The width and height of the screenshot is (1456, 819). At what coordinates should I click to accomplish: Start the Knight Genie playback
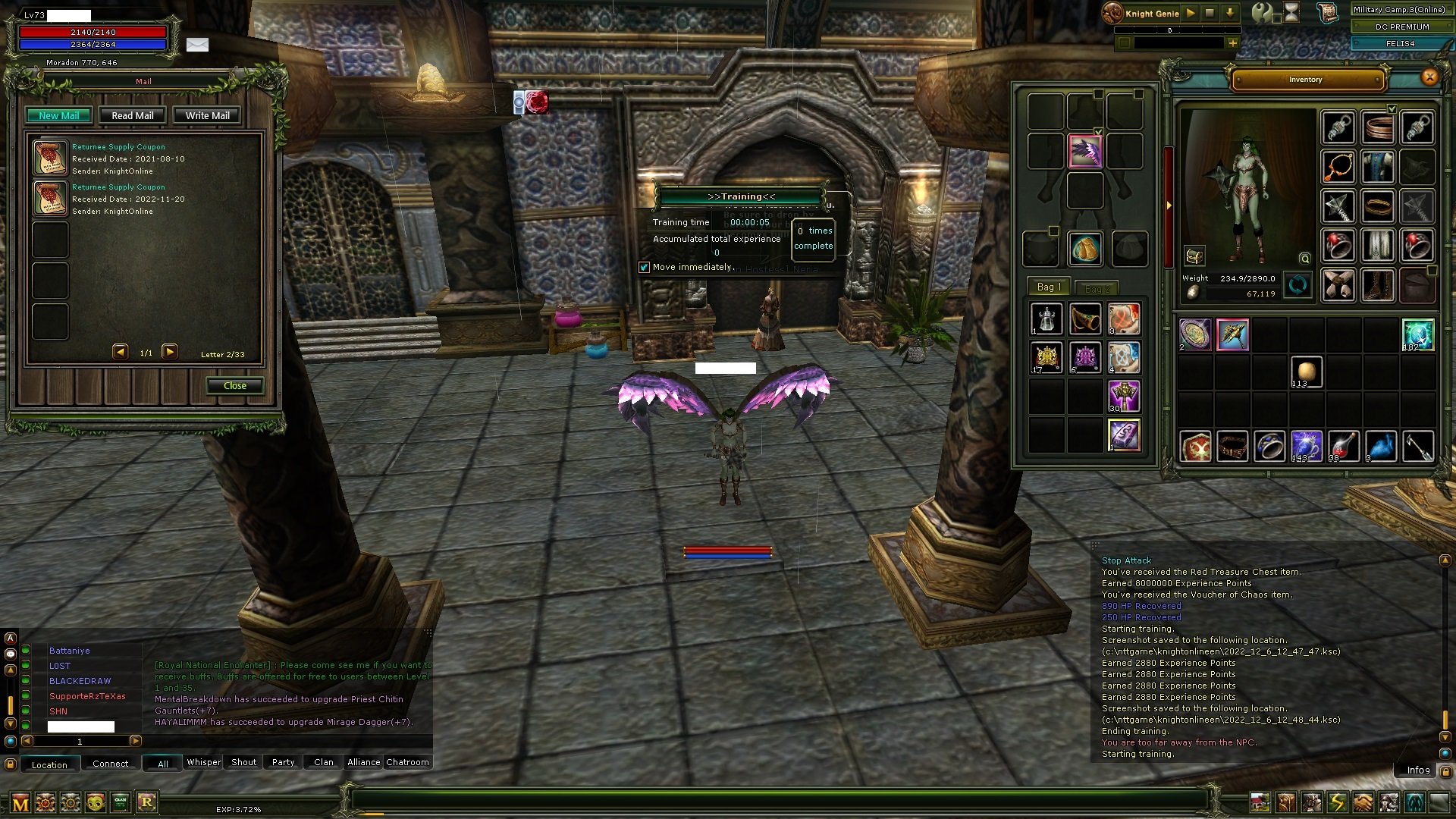coord(1191,13)
